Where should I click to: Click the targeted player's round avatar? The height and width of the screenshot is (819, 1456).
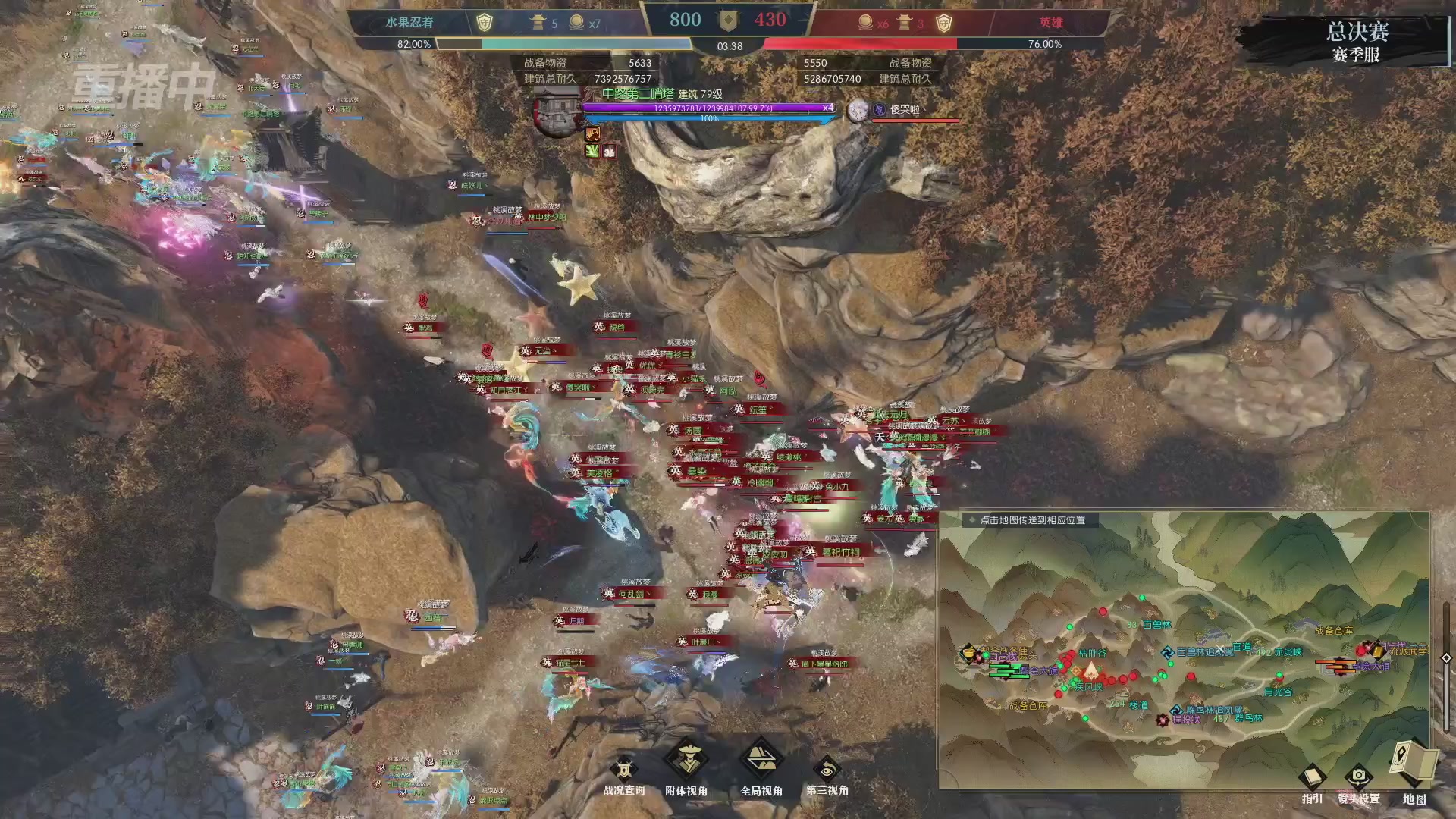(x=858, y=111)
